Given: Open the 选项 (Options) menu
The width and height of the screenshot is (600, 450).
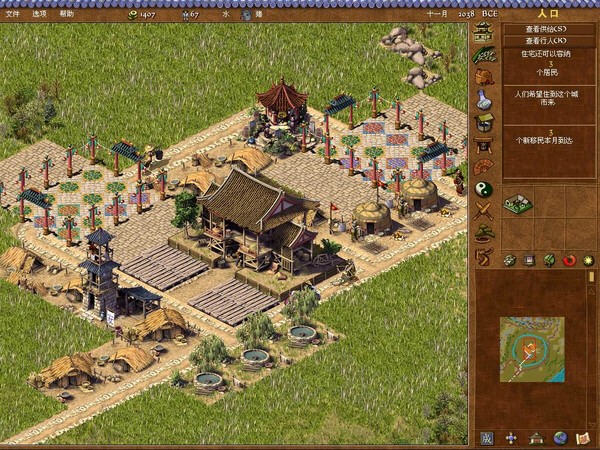Looking at the screenshot, I should point(39,14).
